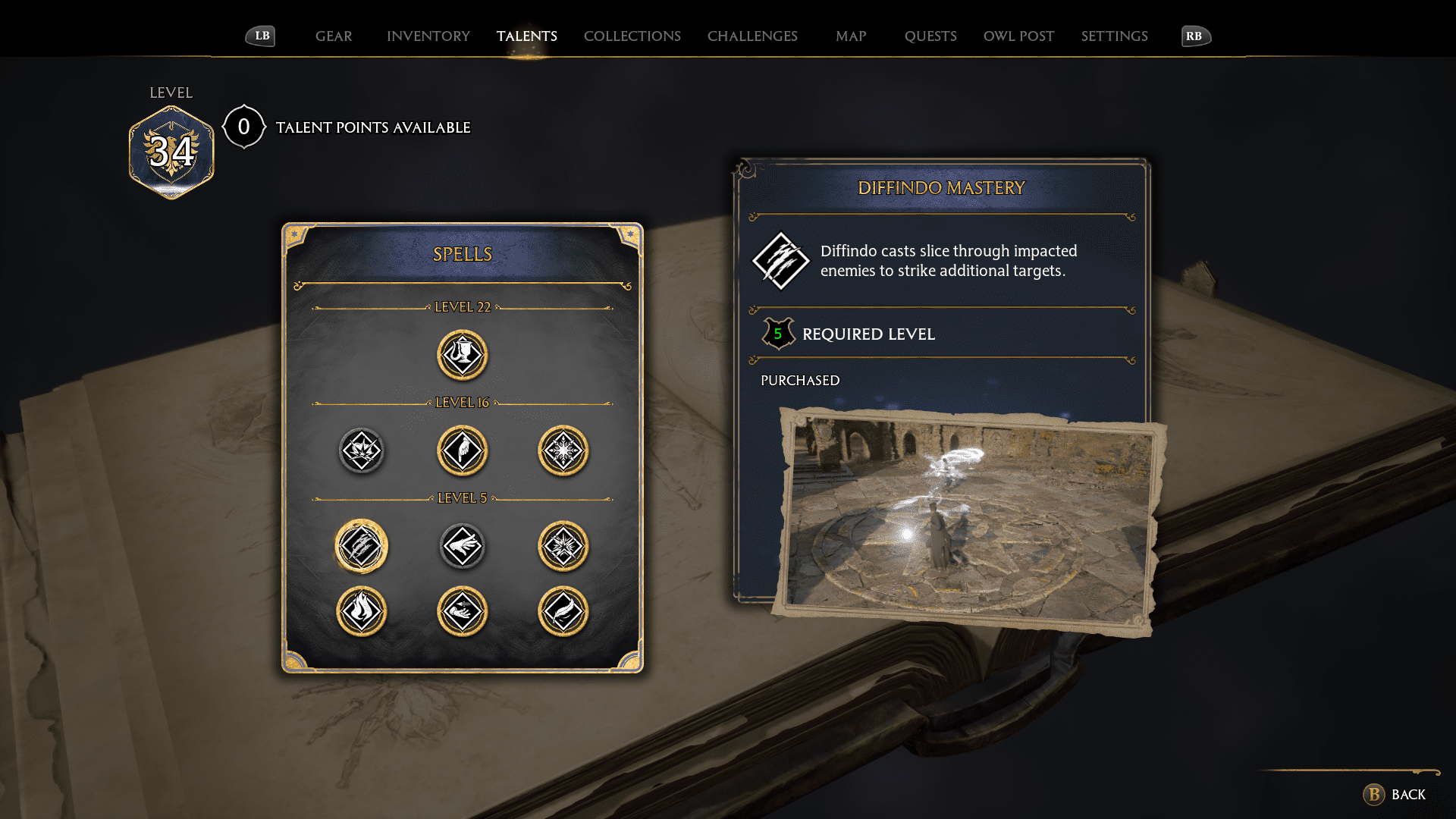Select the Diffindo Mastery talent icon
Viewport: 1456px width, 819px height.
(x=361, y=545)
